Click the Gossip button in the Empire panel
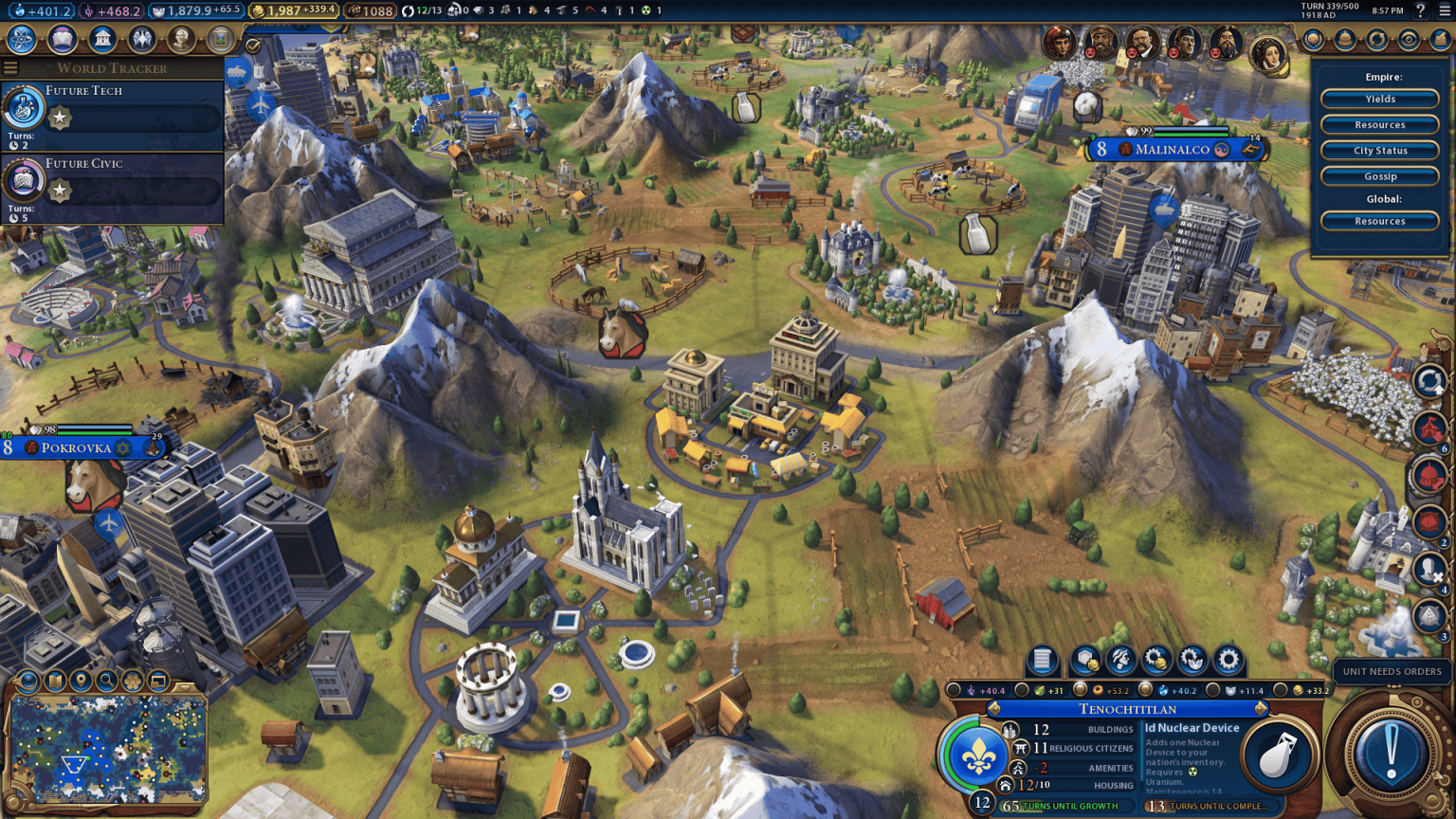Image resolution: width=1456 pixels, height=819 pixels. coord(1379,175)
